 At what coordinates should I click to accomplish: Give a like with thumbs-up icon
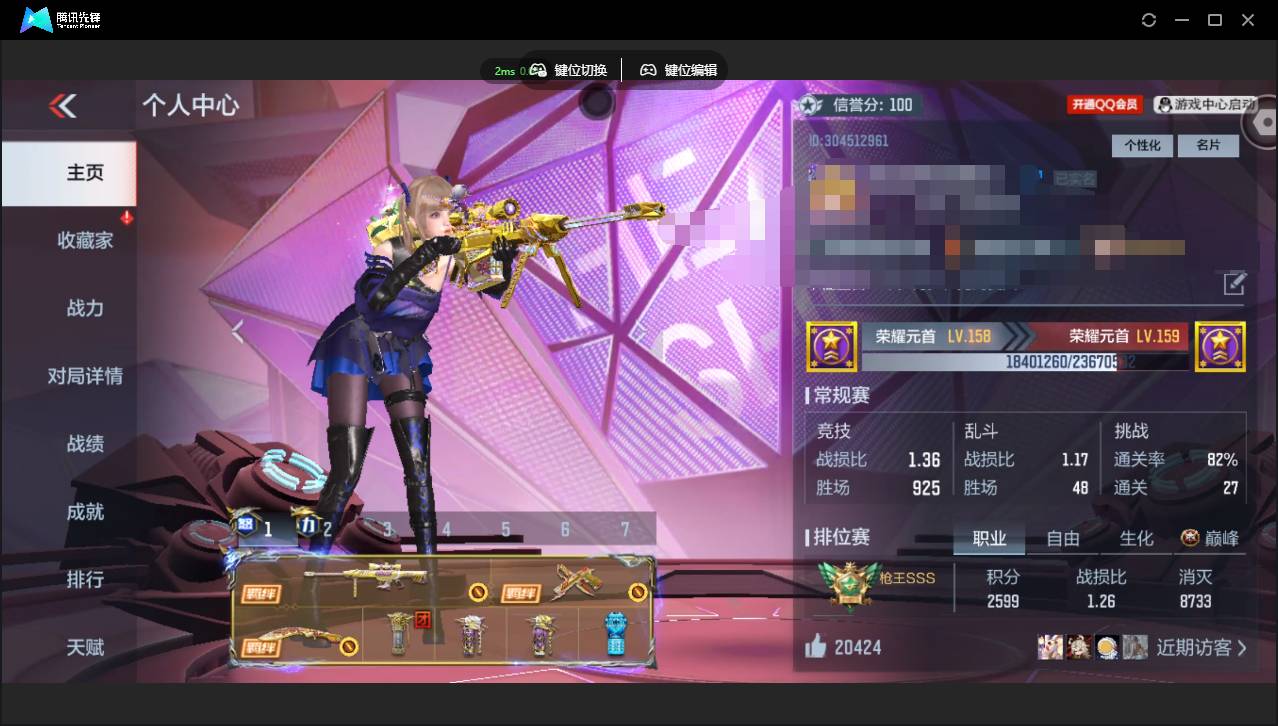pyautogui.click(x=816, y=647)
